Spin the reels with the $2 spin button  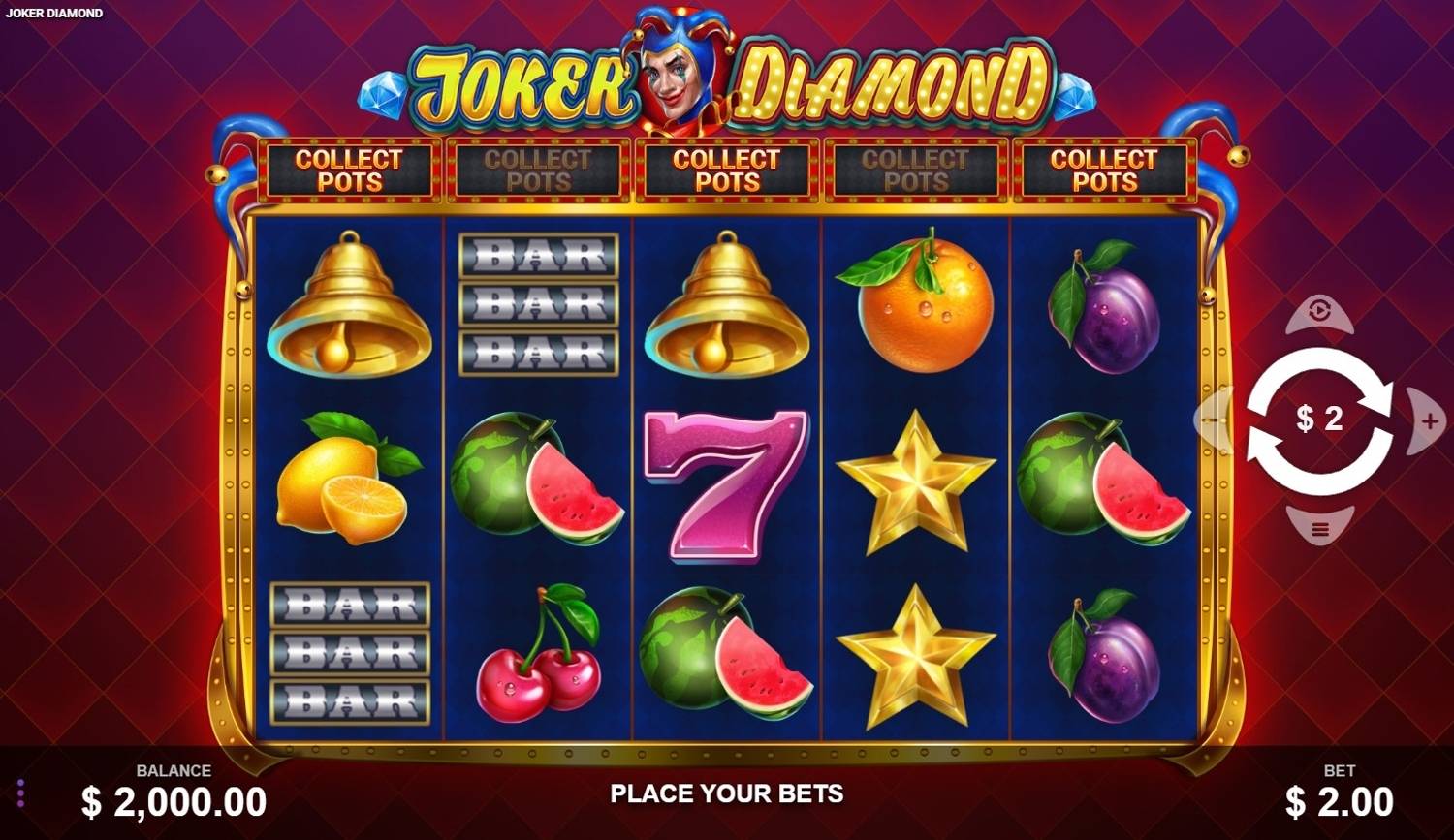pyautogui.click(x=1318, y=420)
